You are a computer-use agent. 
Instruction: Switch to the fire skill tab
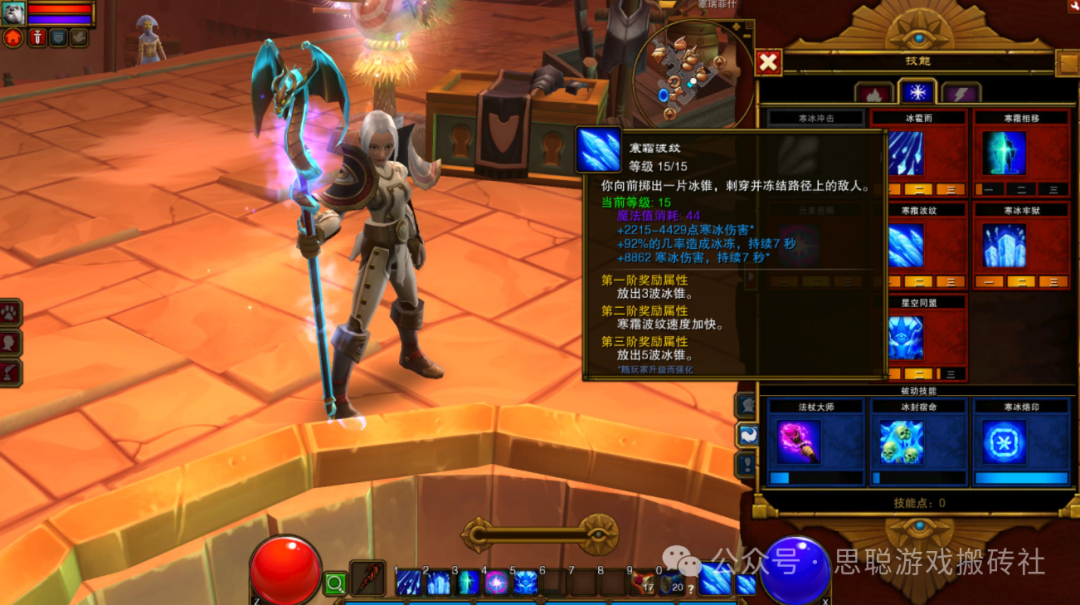(873, 93)
